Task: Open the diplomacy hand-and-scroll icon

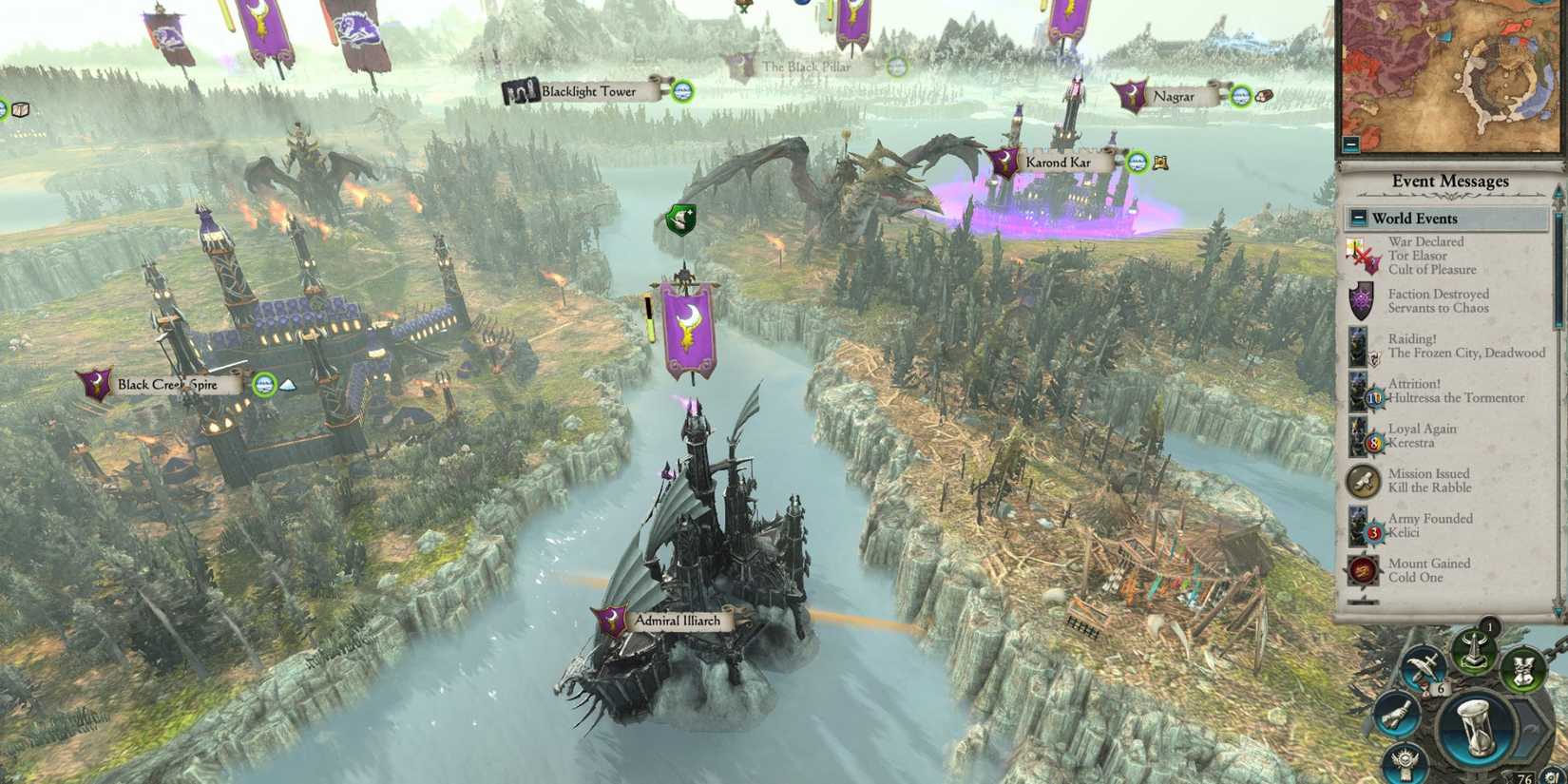Action: pos(1397,715)
